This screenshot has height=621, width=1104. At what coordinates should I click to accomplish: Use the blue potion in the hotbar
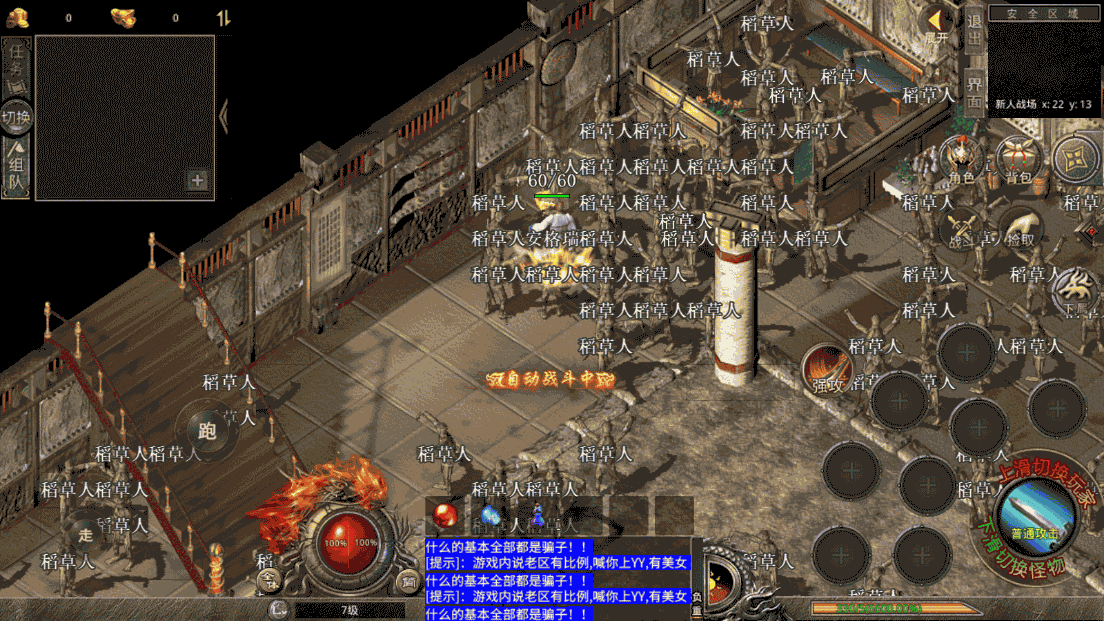click(x=490, y=515)
